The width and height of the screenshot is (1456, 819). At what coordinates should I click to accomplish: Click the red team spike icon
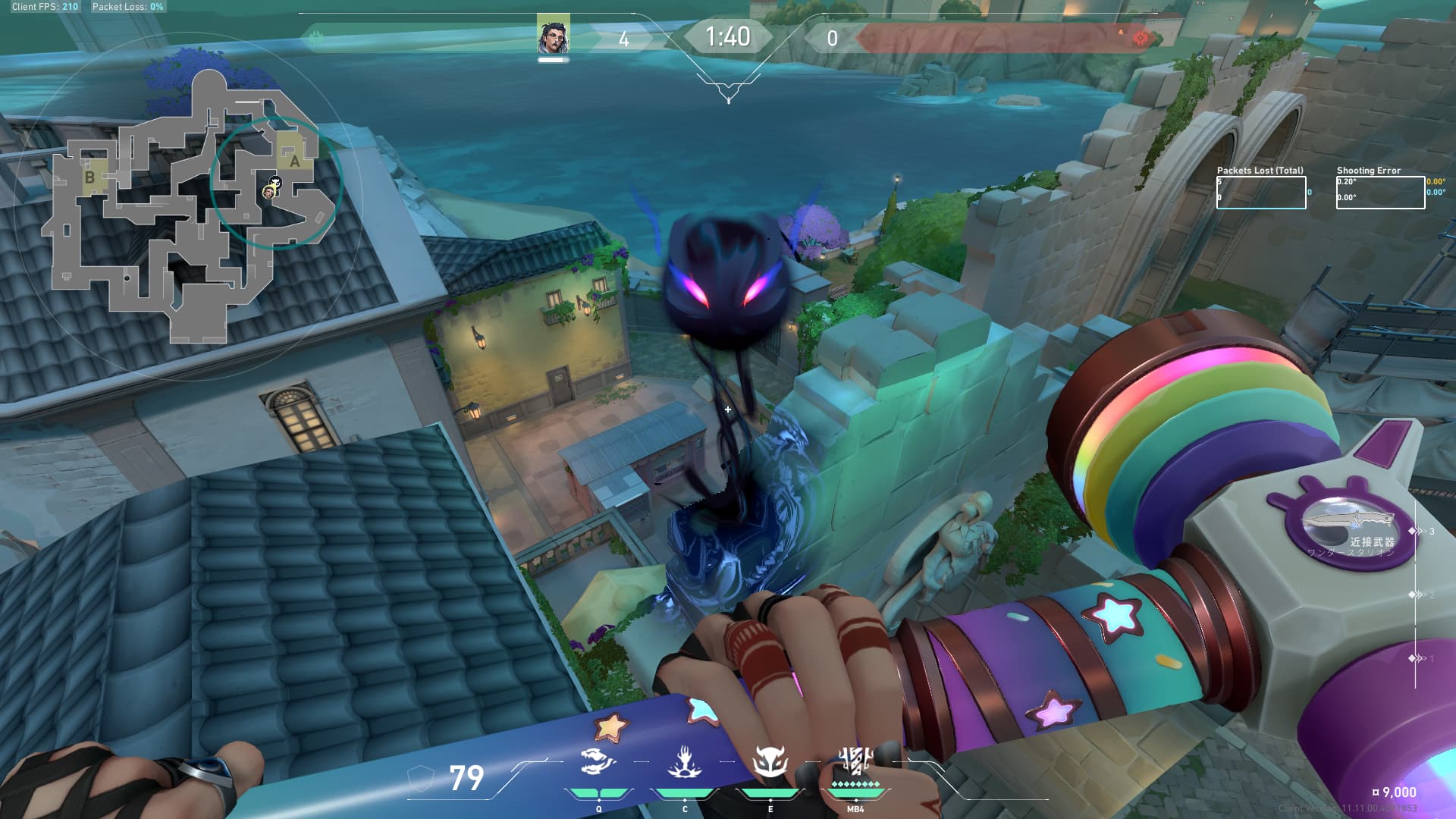(1140, 38)
